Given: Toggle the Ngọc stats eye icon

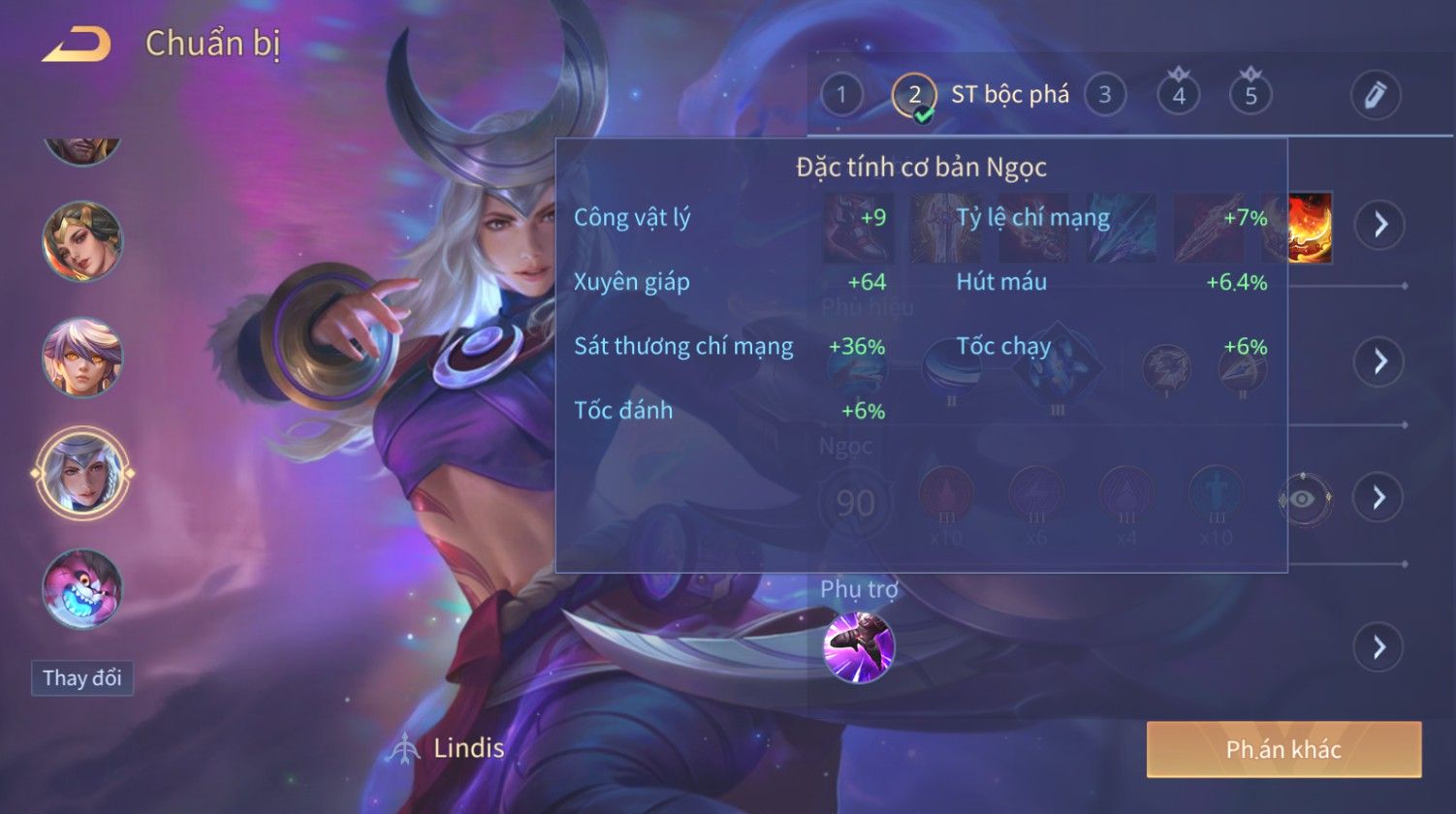Looking at the screenshot, I should tap(1304, 498).
